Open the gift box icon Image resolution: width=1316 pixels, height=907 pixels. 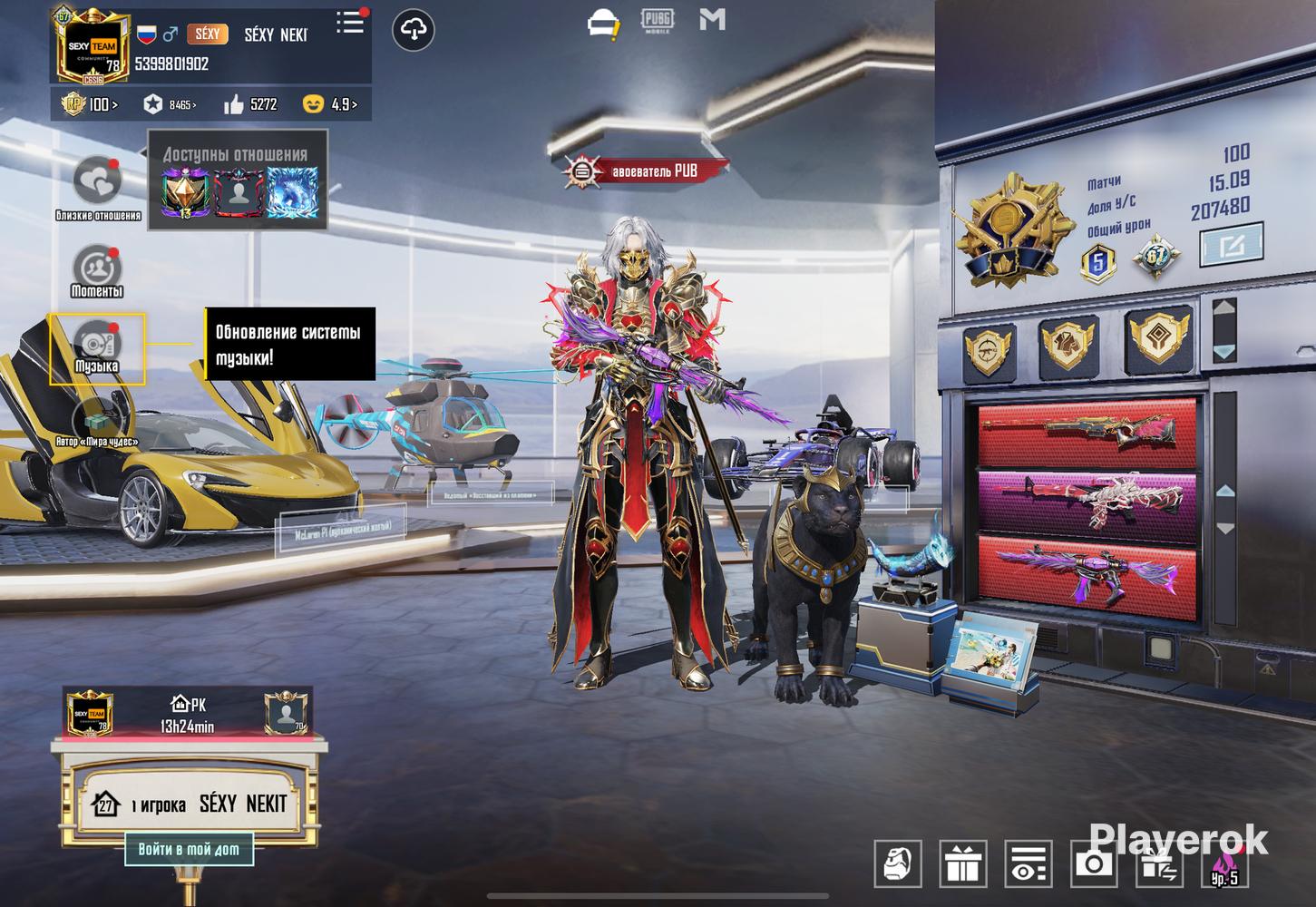pos(962,863)
